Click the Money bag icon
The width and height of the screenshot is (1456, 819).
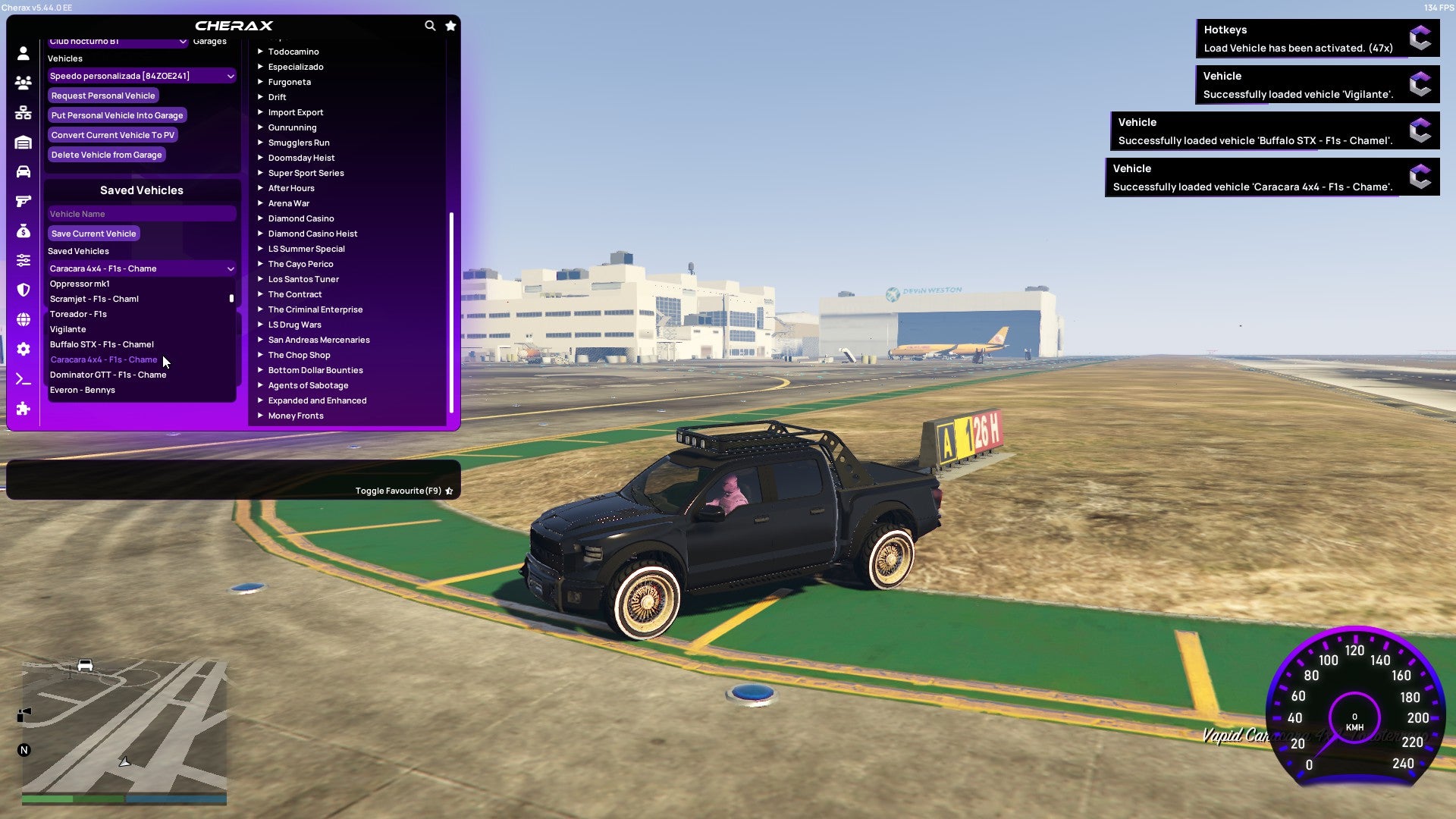[x=22, y=229]
